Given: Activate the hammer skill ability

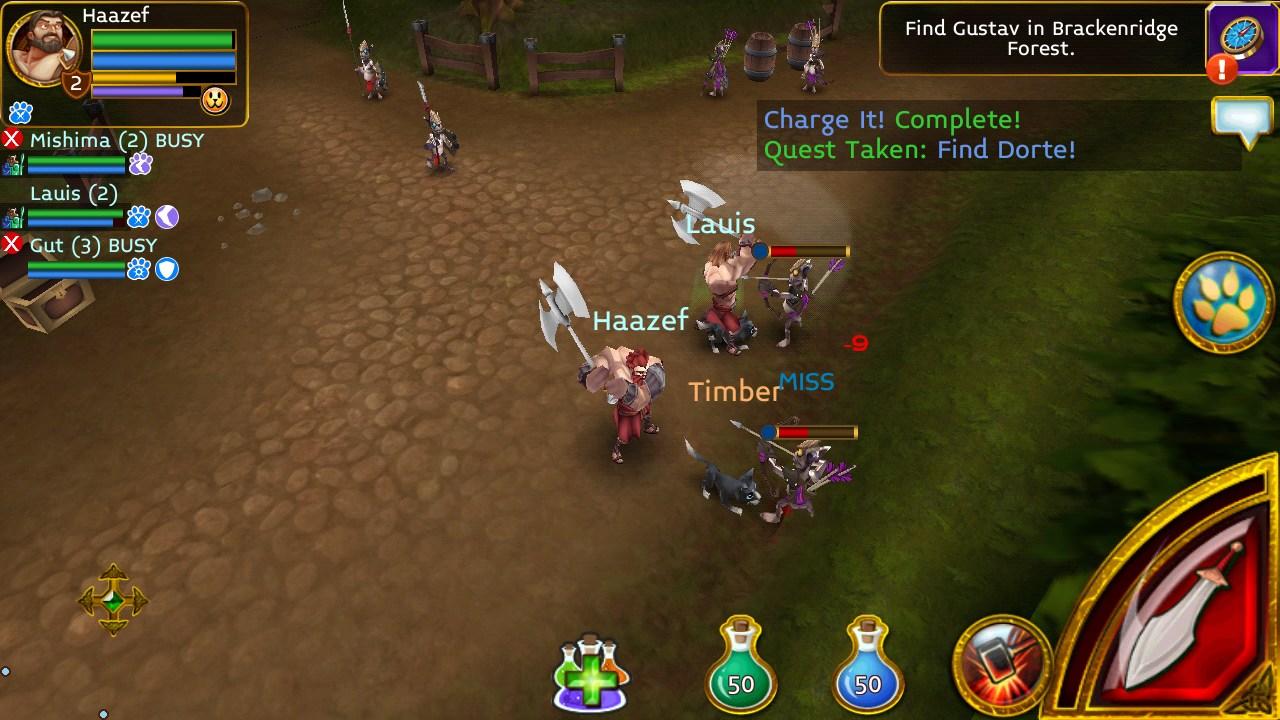Looking at the screenshot, I should coord(1001,663).
